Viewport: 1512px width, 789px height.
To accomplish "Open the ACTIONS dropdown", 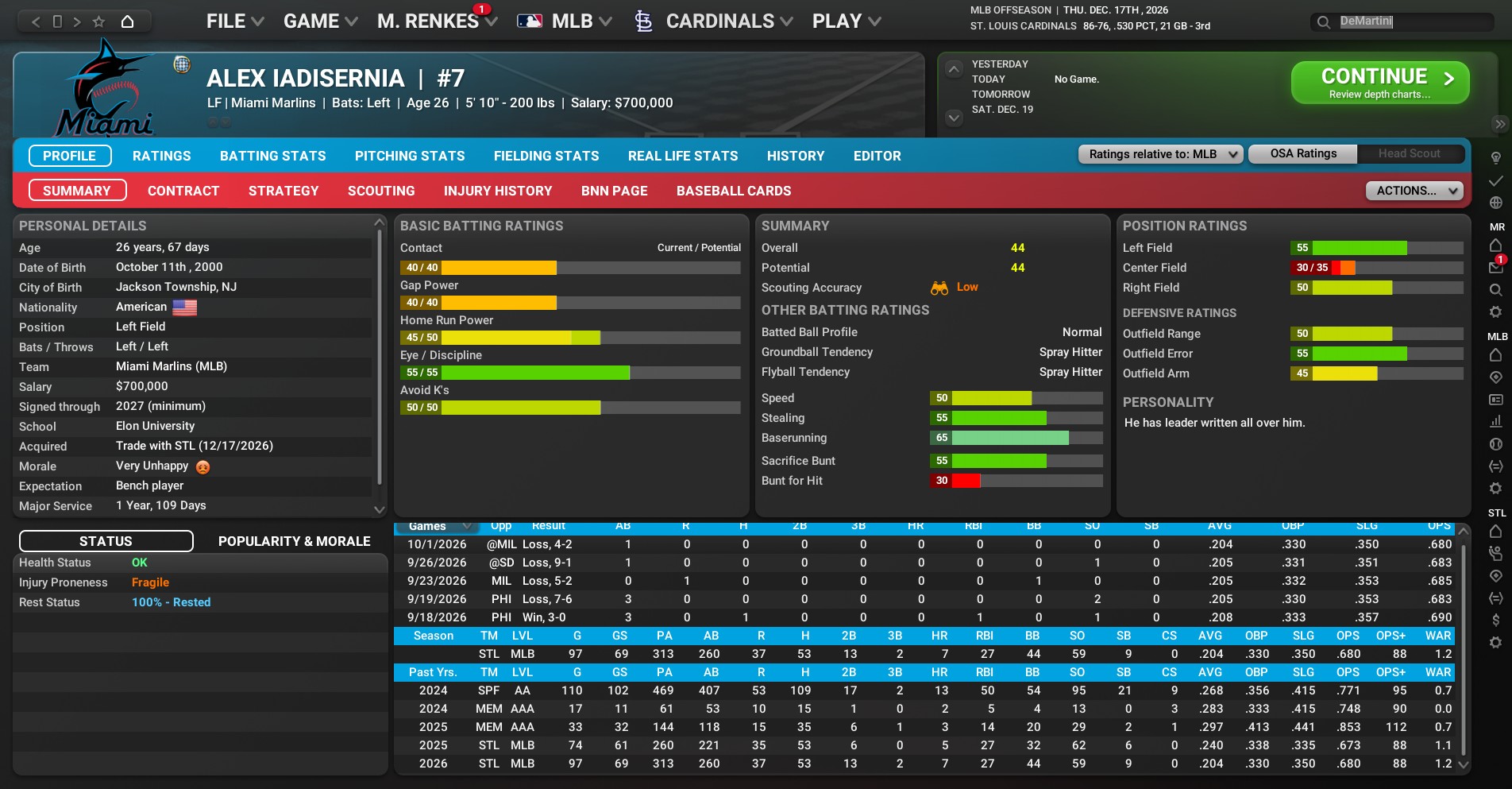I will (1414, 191).
